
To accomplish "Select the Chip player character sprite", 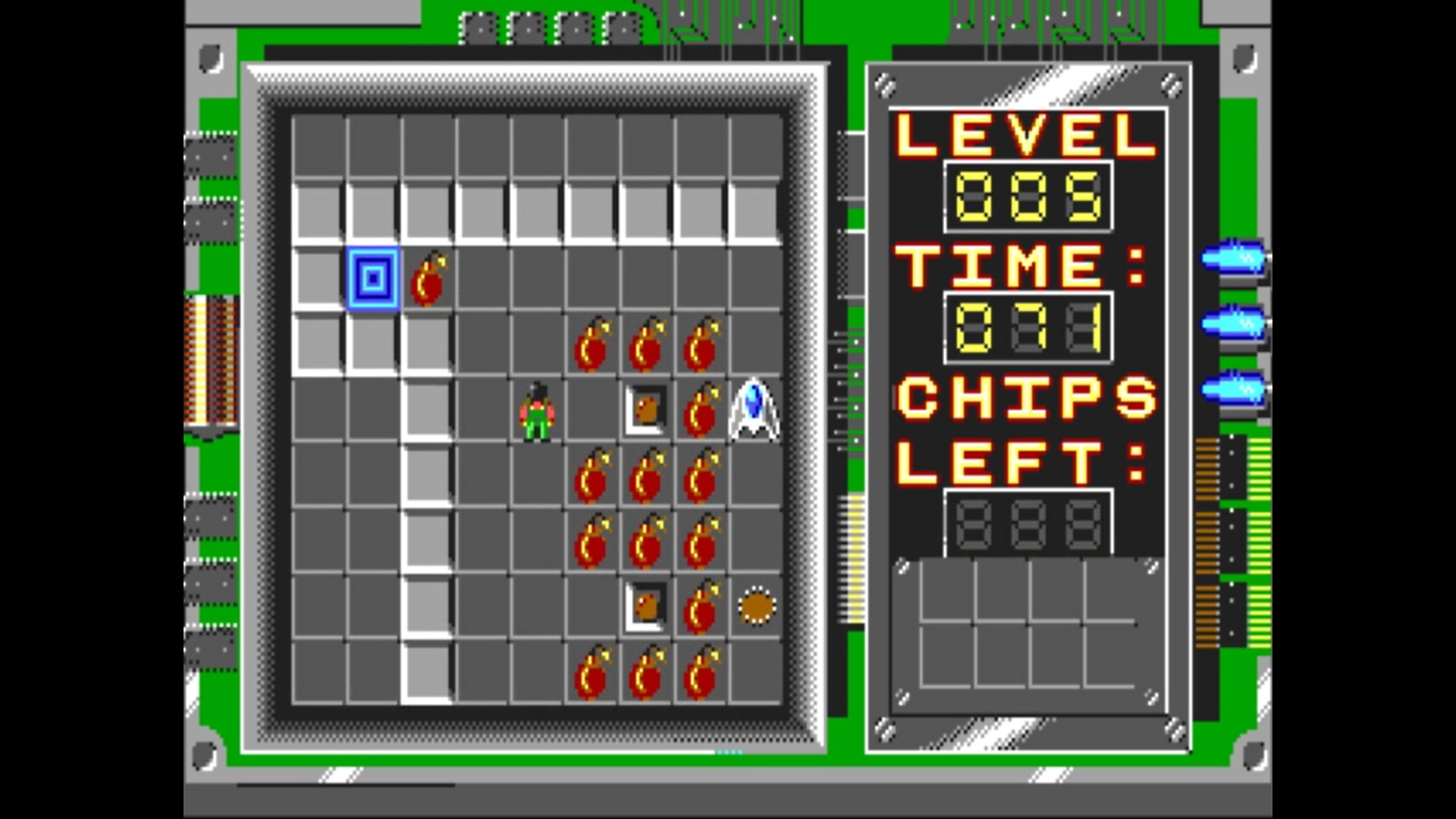I will pos(536,409).
